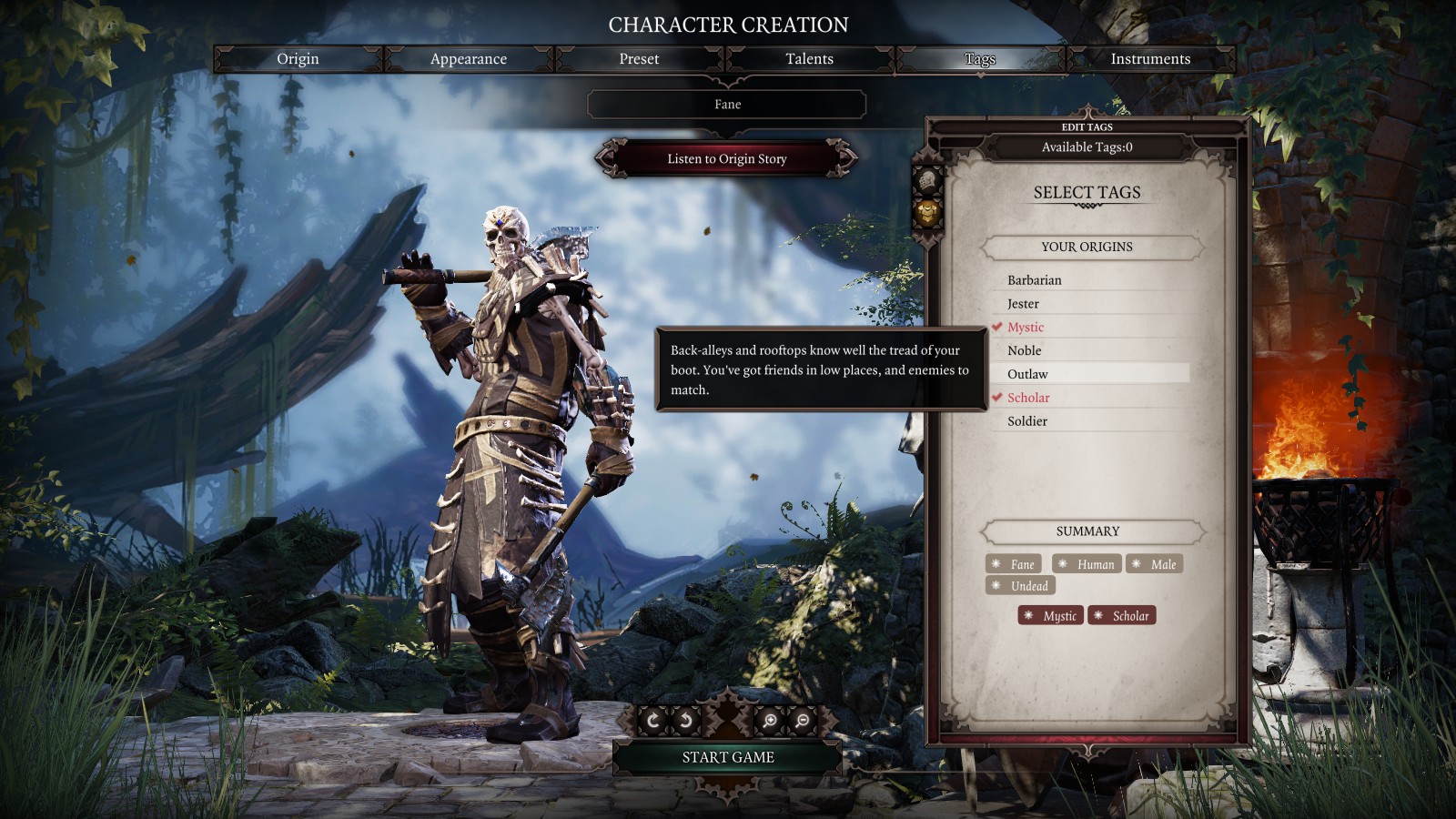Uncheck the Mystic tag

point(1026,328)
